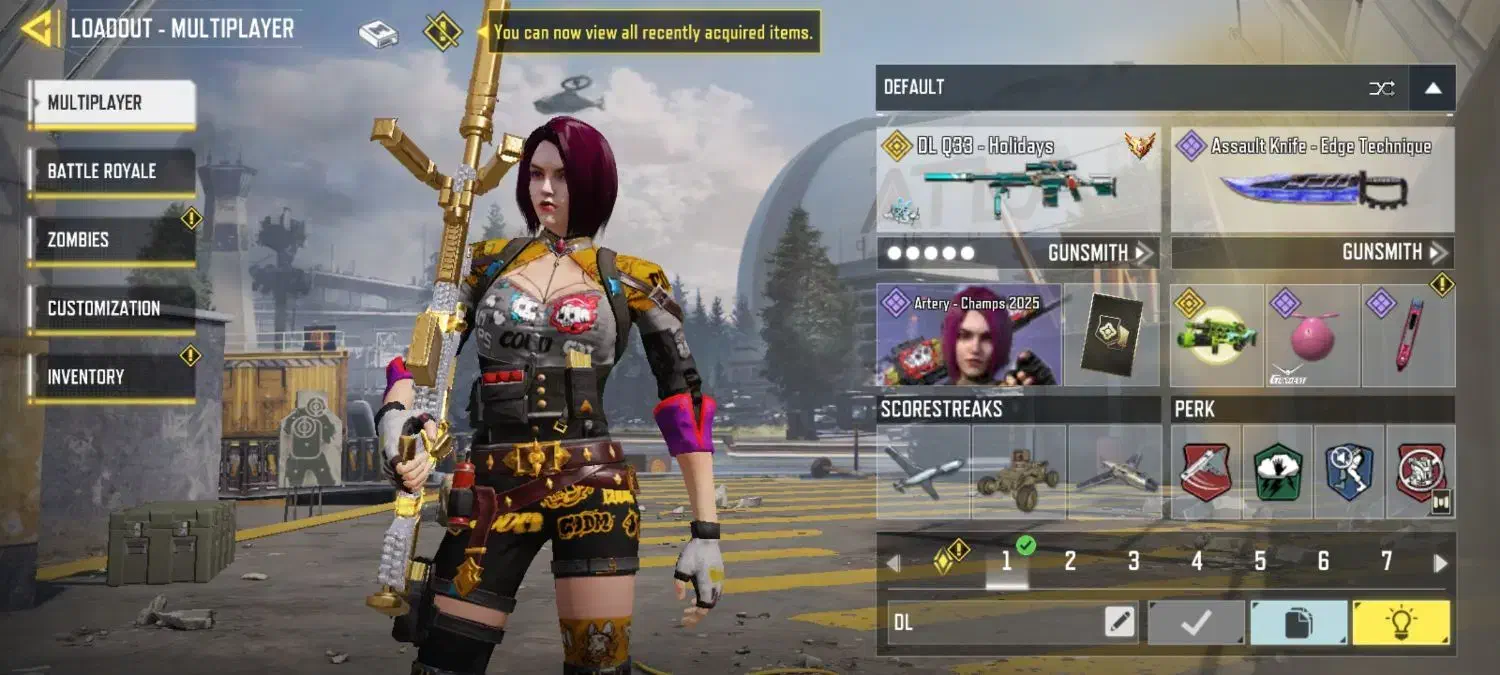1500x675 pixels.
Task: Open recommendations via the yellow lightbulb button
Action: click(1400, 623)
